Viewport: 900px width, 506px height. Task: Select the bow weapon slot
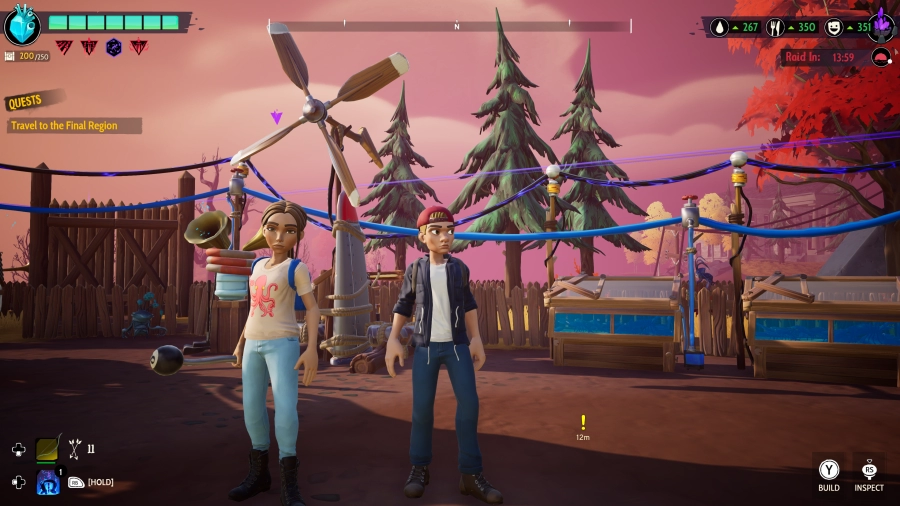[49, 449]
